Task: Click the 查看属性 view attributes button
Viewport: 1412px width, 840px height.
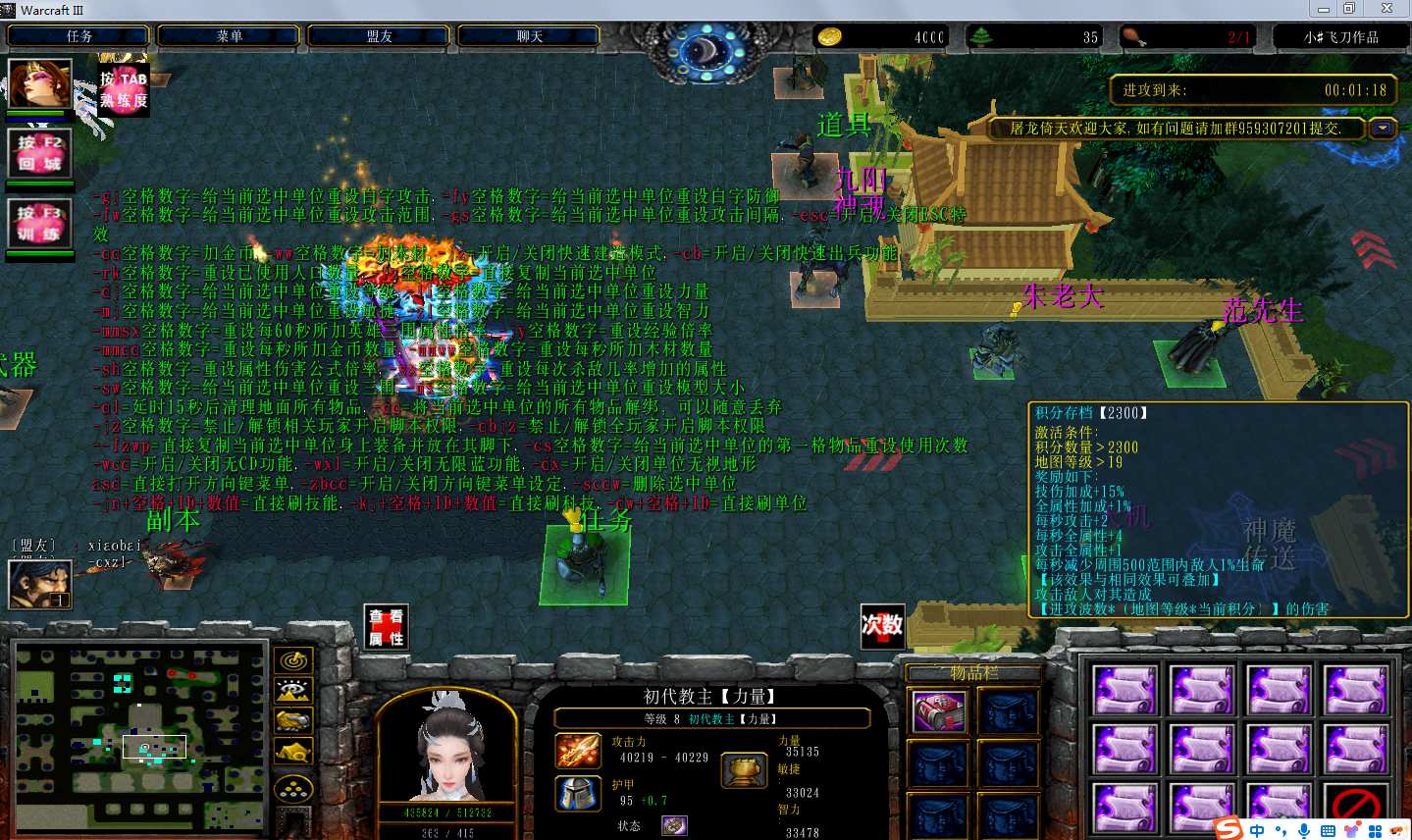Action: (x=386, y=627)
